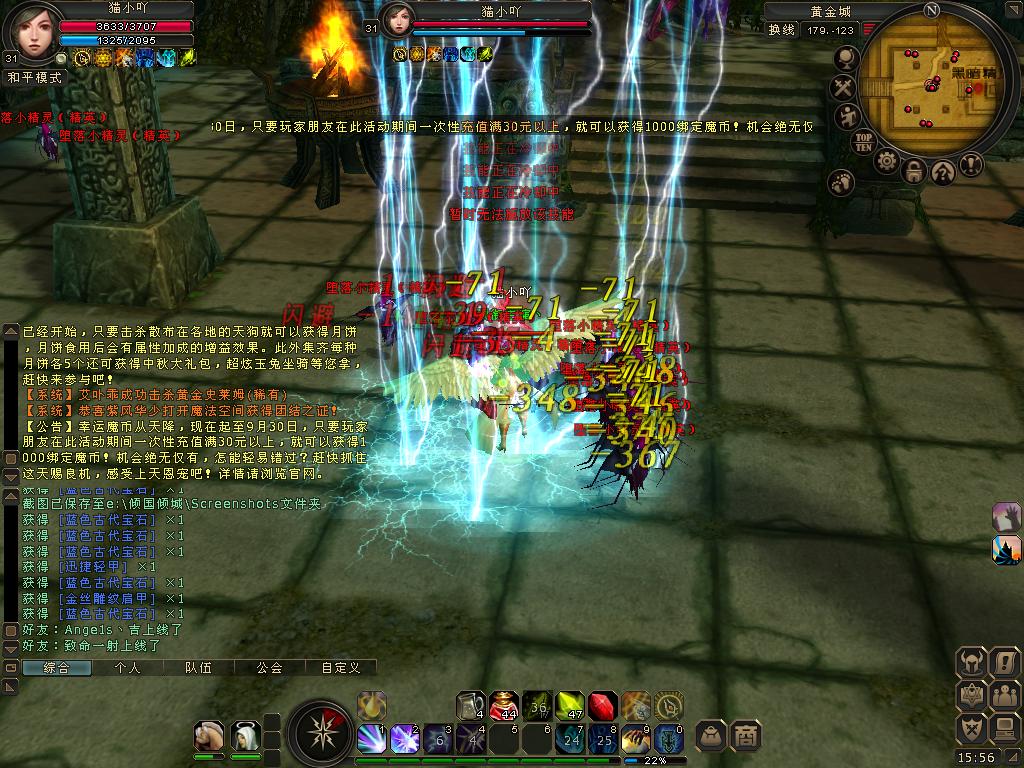Screen dimensions: 1024x768
Task: Open the world map globe icon
Action: point(845,59)
